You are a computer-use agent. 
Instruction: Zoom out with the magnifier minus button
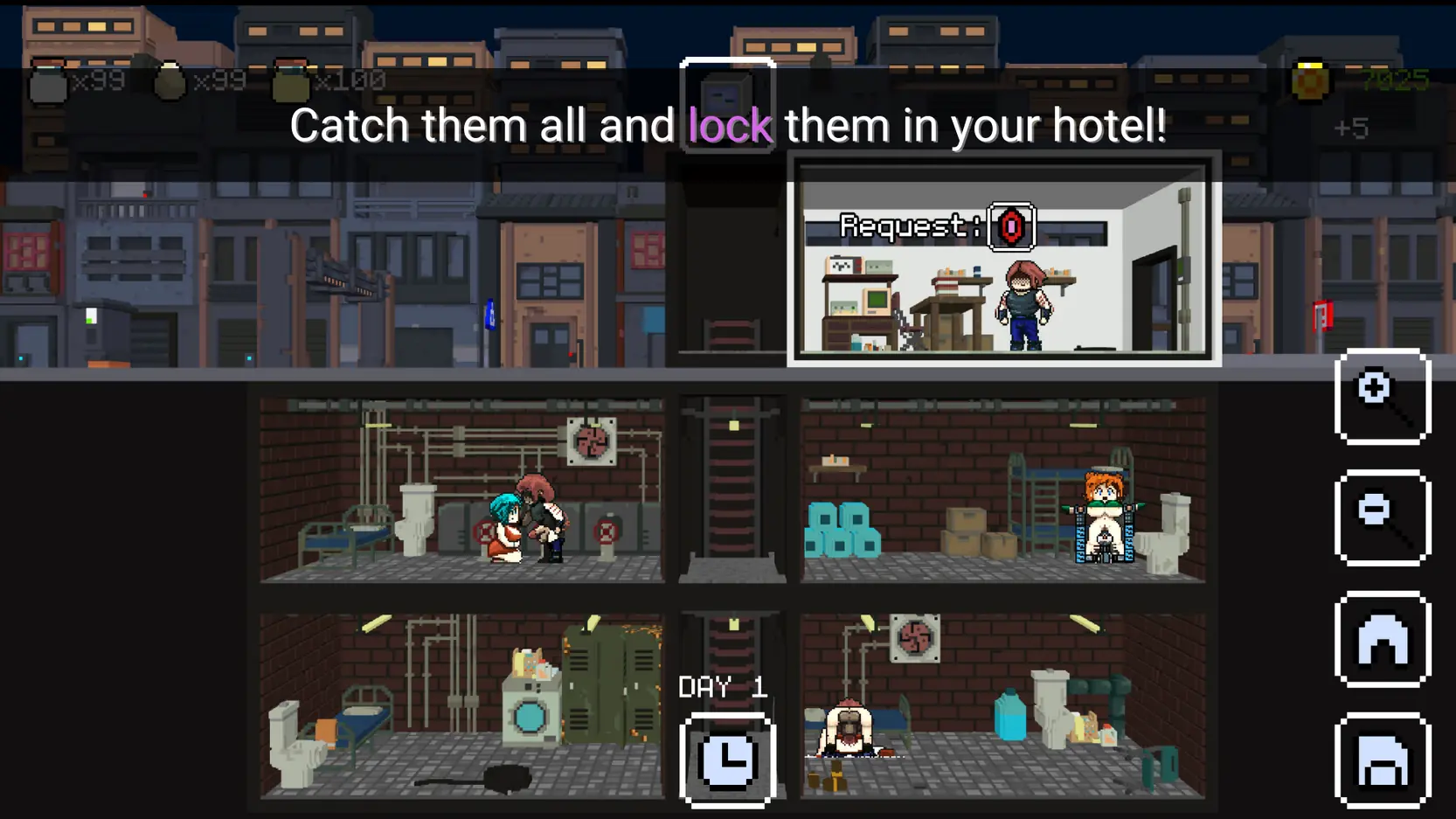[1382, 518]
